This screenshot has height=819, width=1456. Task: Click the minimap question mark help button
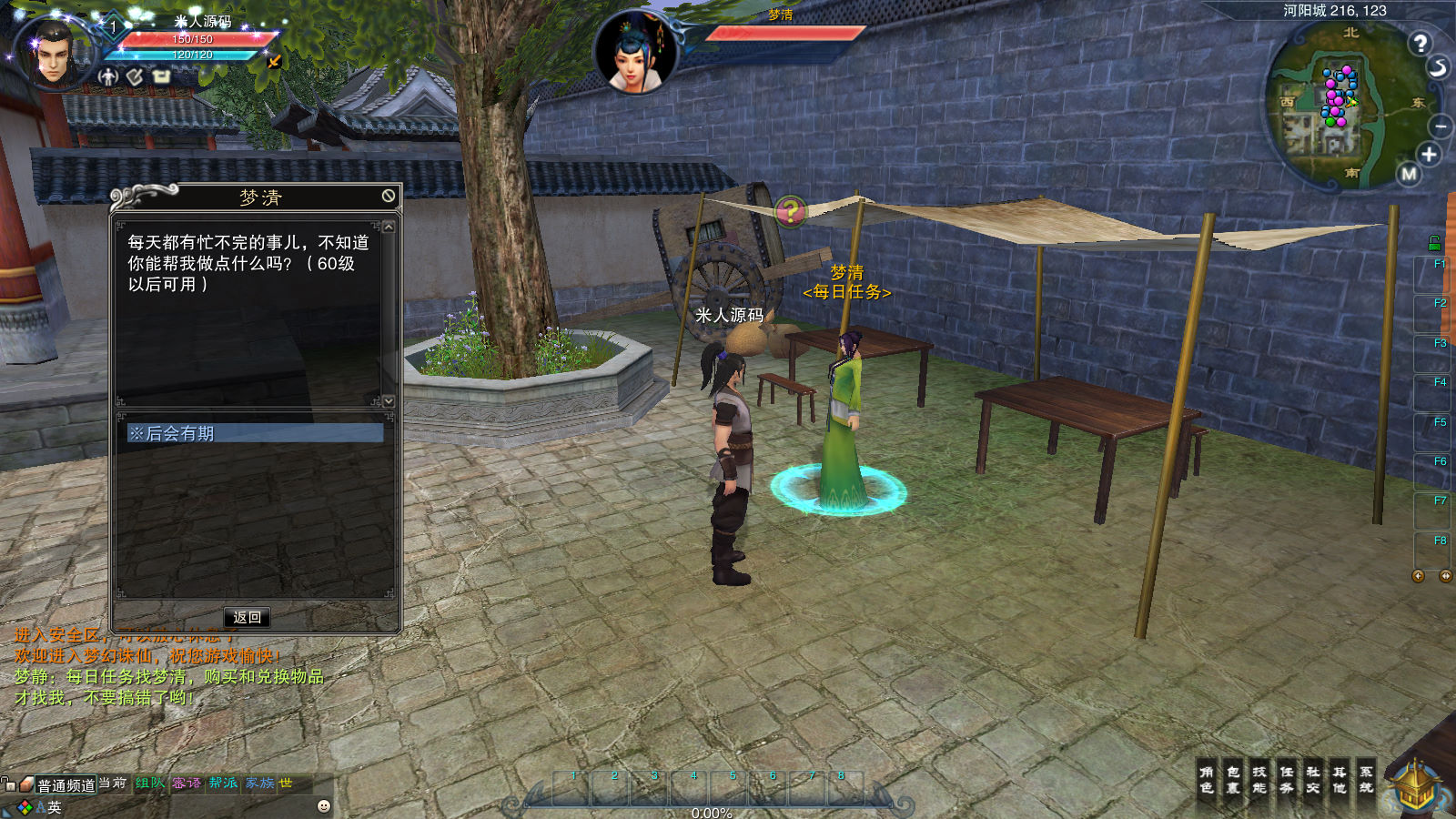tap(1420, 43)
